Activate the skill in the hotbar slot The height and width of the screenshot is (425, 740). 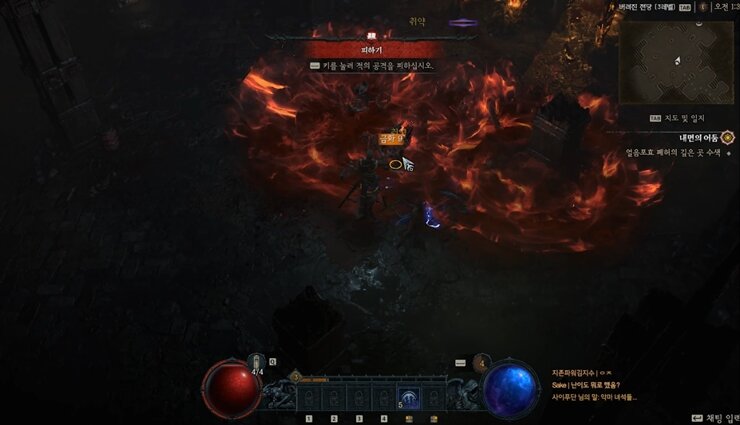(408, 397)
